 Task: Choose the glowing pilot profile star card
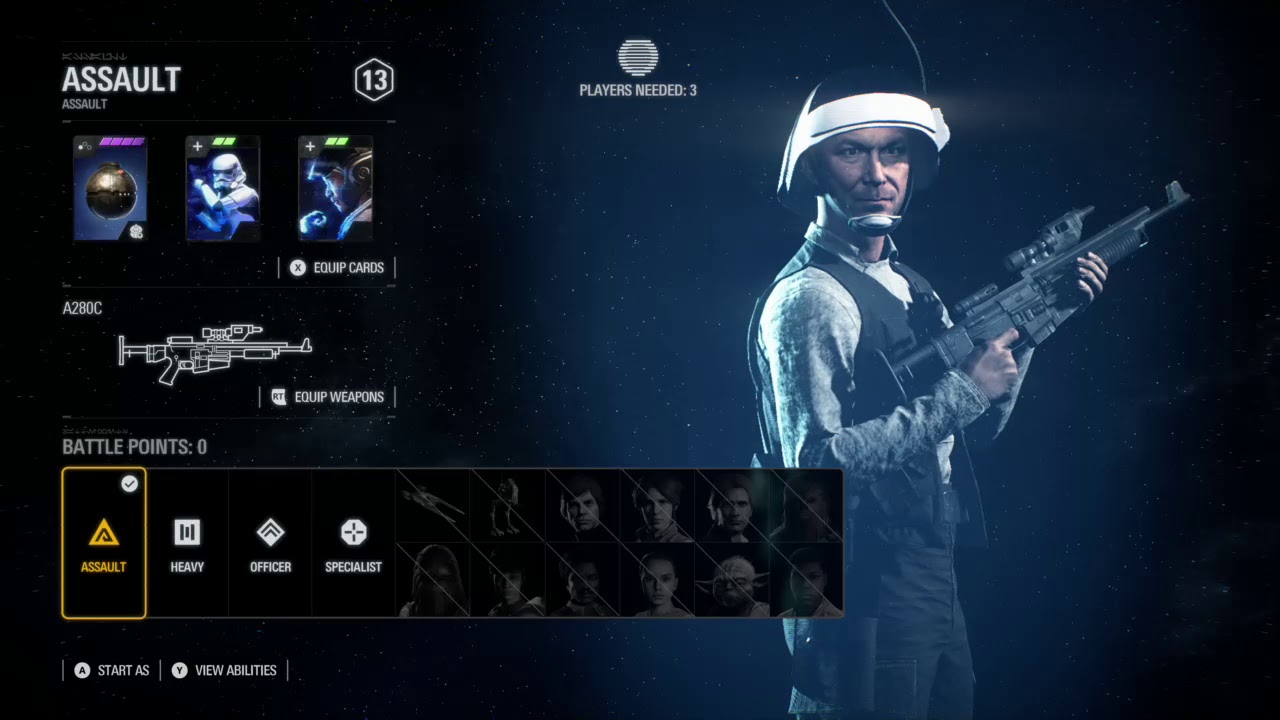(x=335, y=189)
